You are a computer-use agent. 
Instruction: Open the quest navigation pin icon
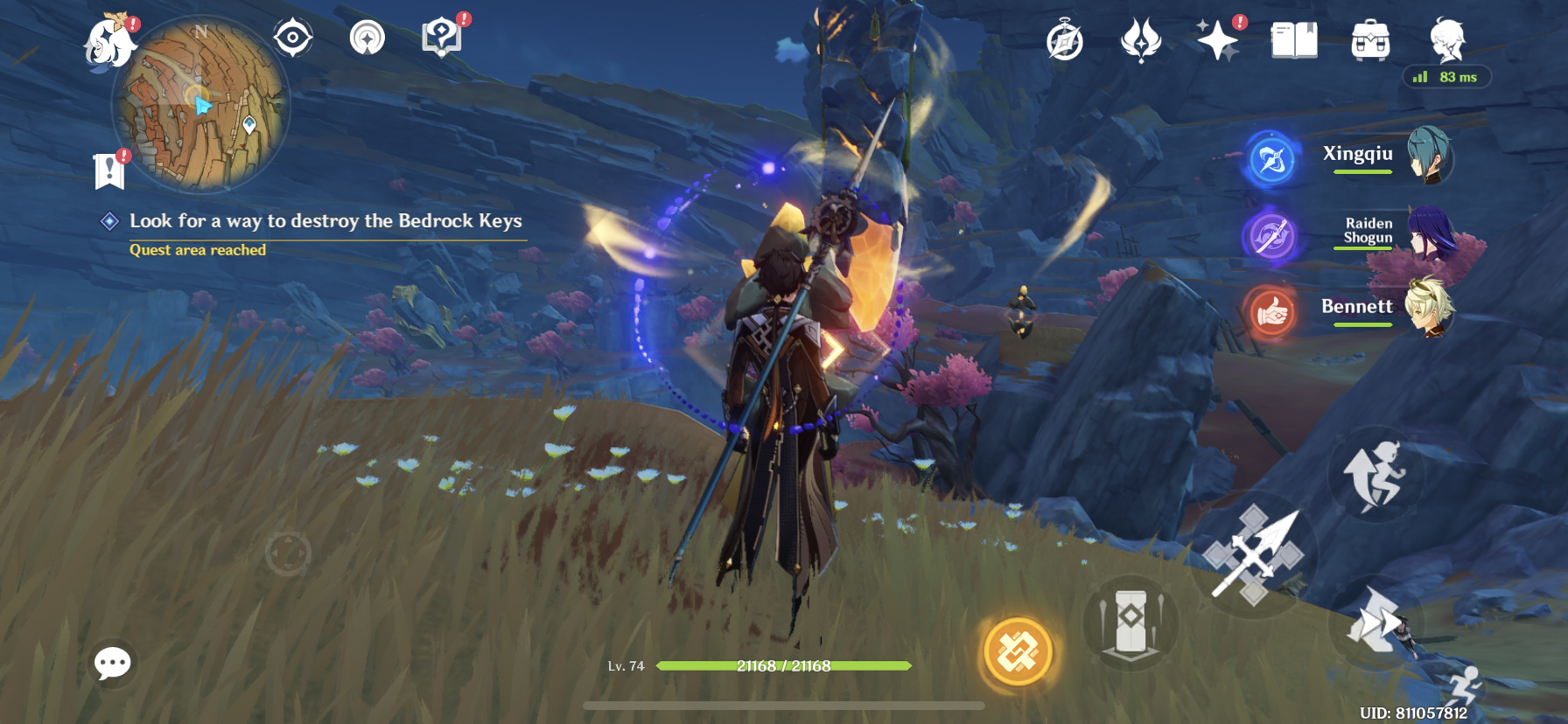tap(367, 38)
